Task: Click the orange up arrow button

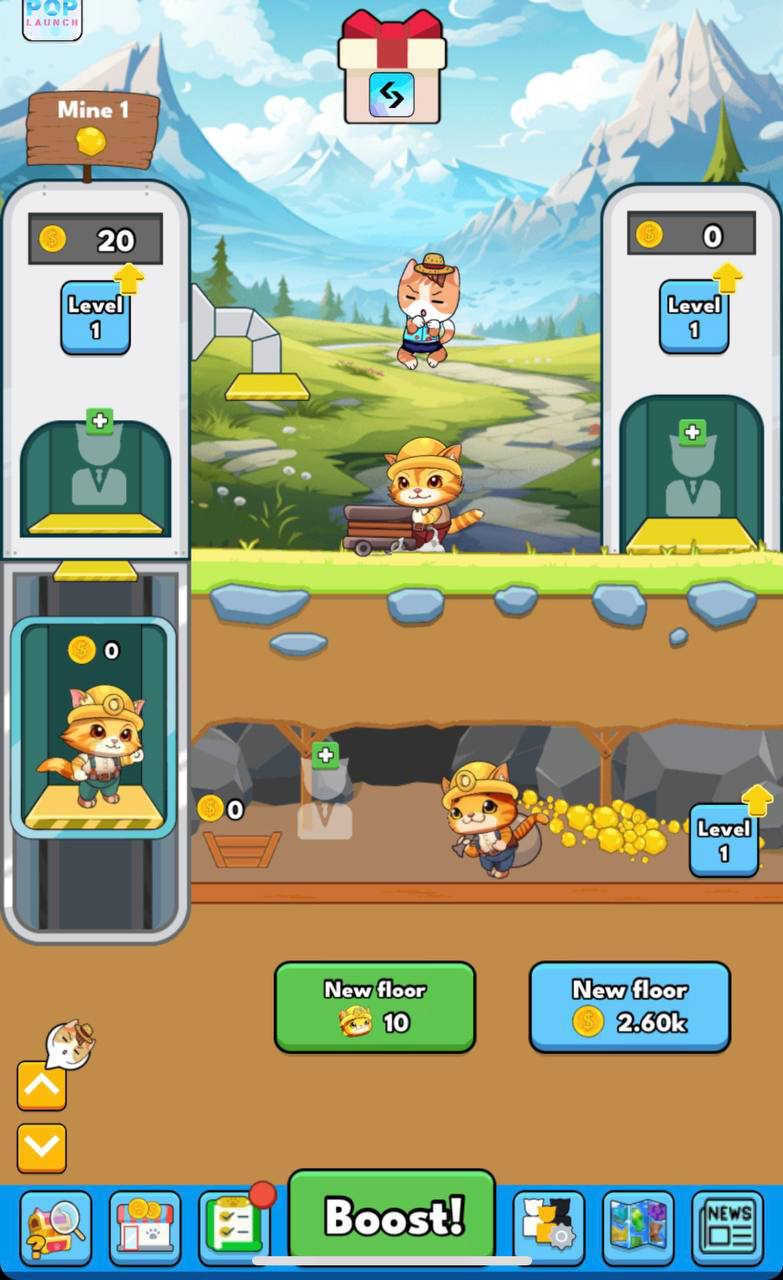Action: tap(42, 1086)
